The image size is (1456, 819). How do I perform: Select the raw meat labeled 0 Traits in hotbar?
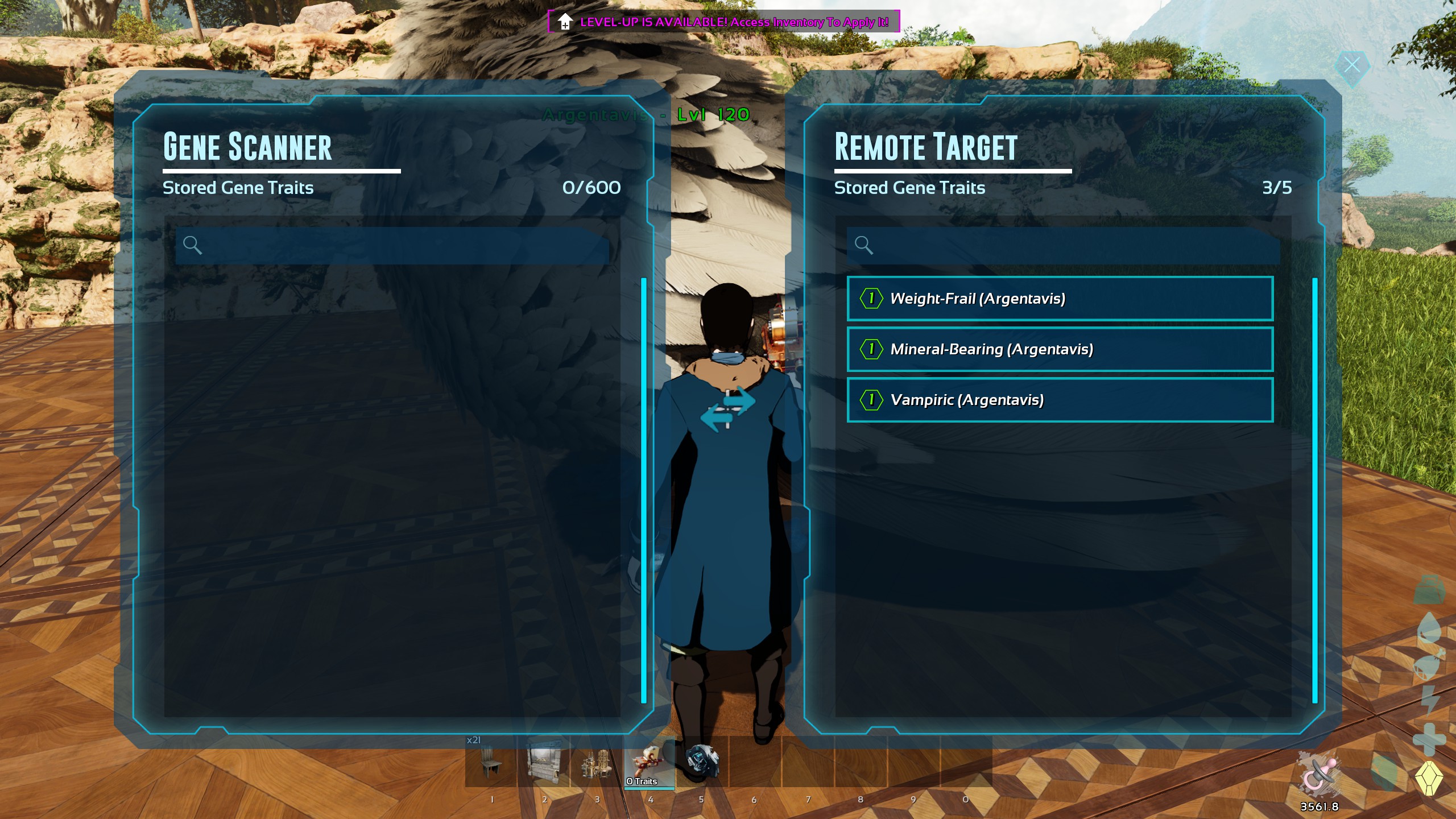(650, 762)
